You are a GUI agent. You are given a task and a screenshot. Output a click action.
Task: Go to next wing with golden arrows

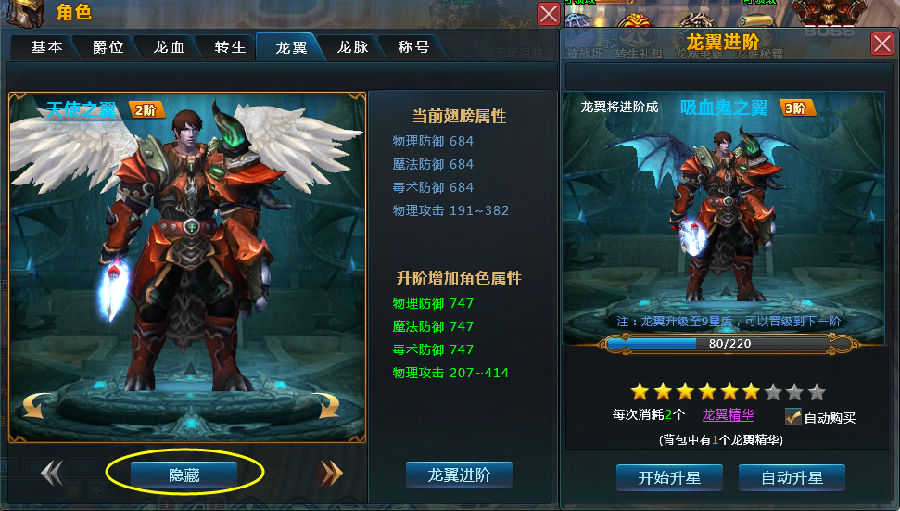click(x=331, y=474)
